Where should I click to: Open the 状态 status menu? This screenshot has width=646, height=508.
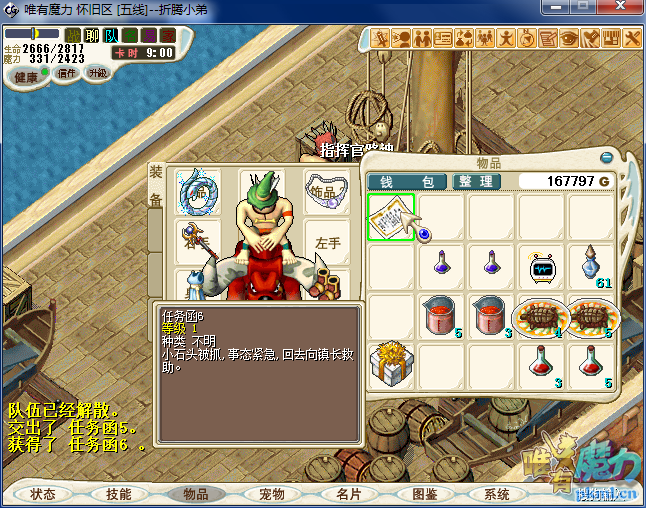pyautogui.click(x=43, y=494)
